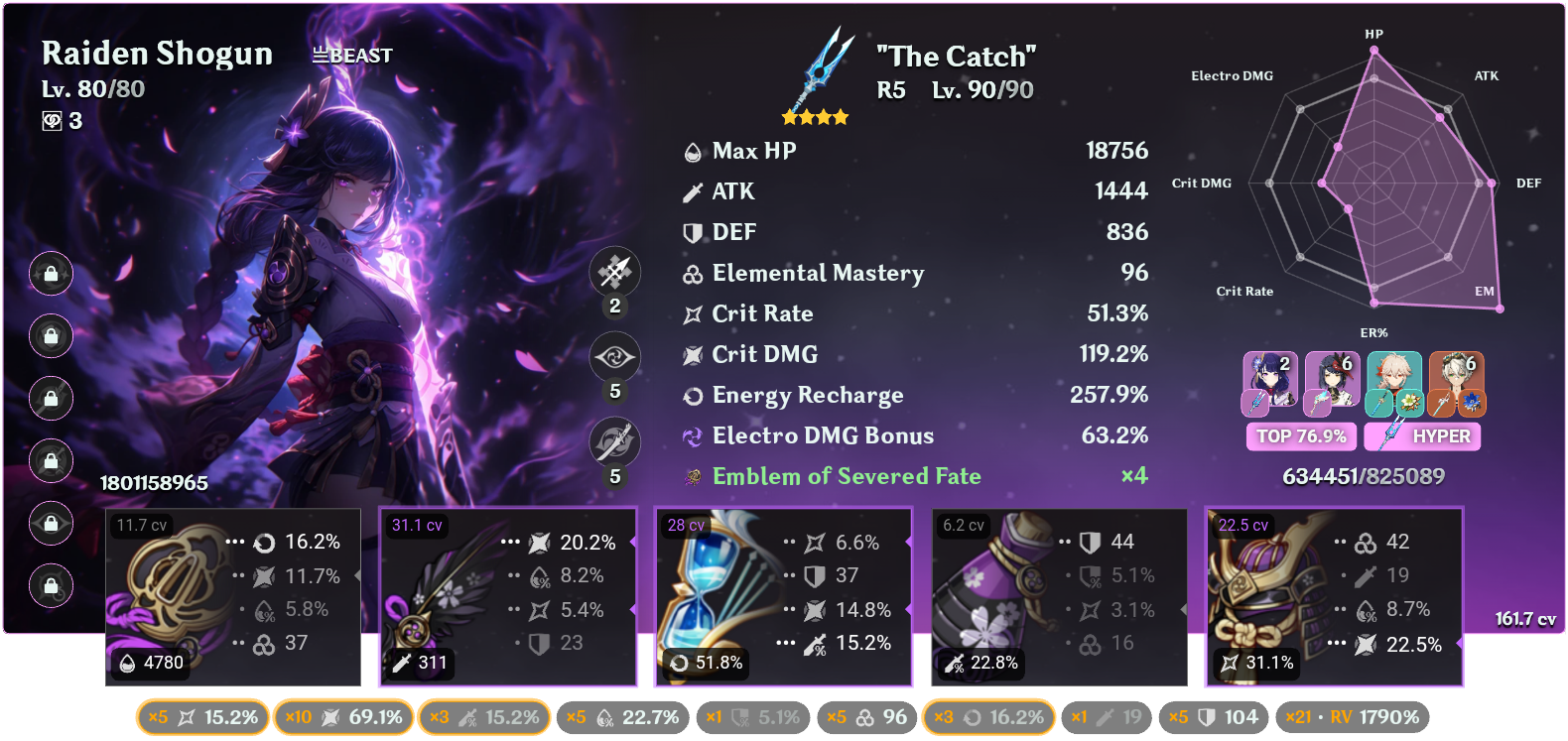This screenshot has width=1568, height=741.
Task: Select the Elemental Skill talent icon at level 5
Action: click(x=613, y=357)
